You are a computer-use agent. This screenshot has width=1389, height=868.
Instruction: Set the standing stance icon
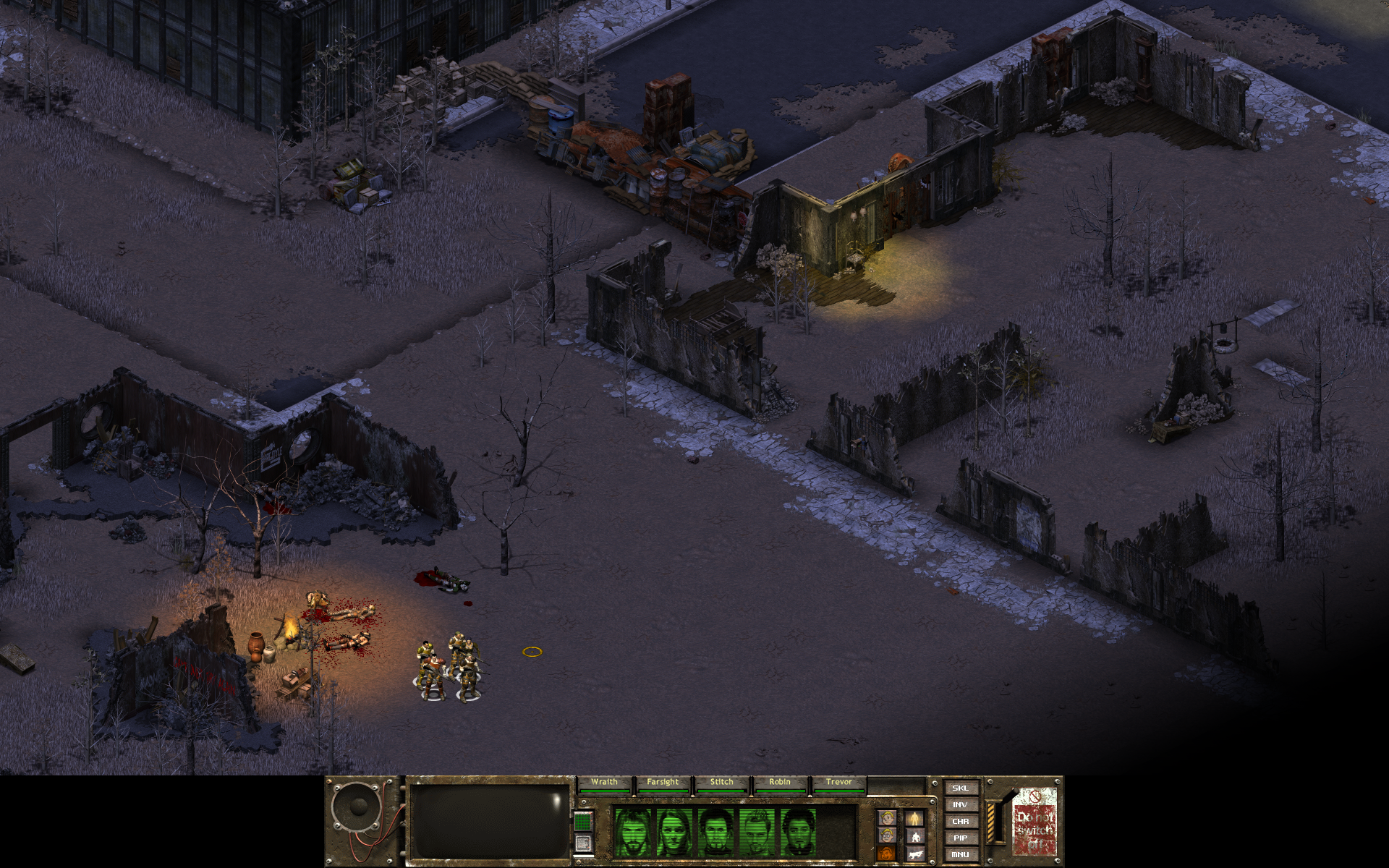(915, 818)
